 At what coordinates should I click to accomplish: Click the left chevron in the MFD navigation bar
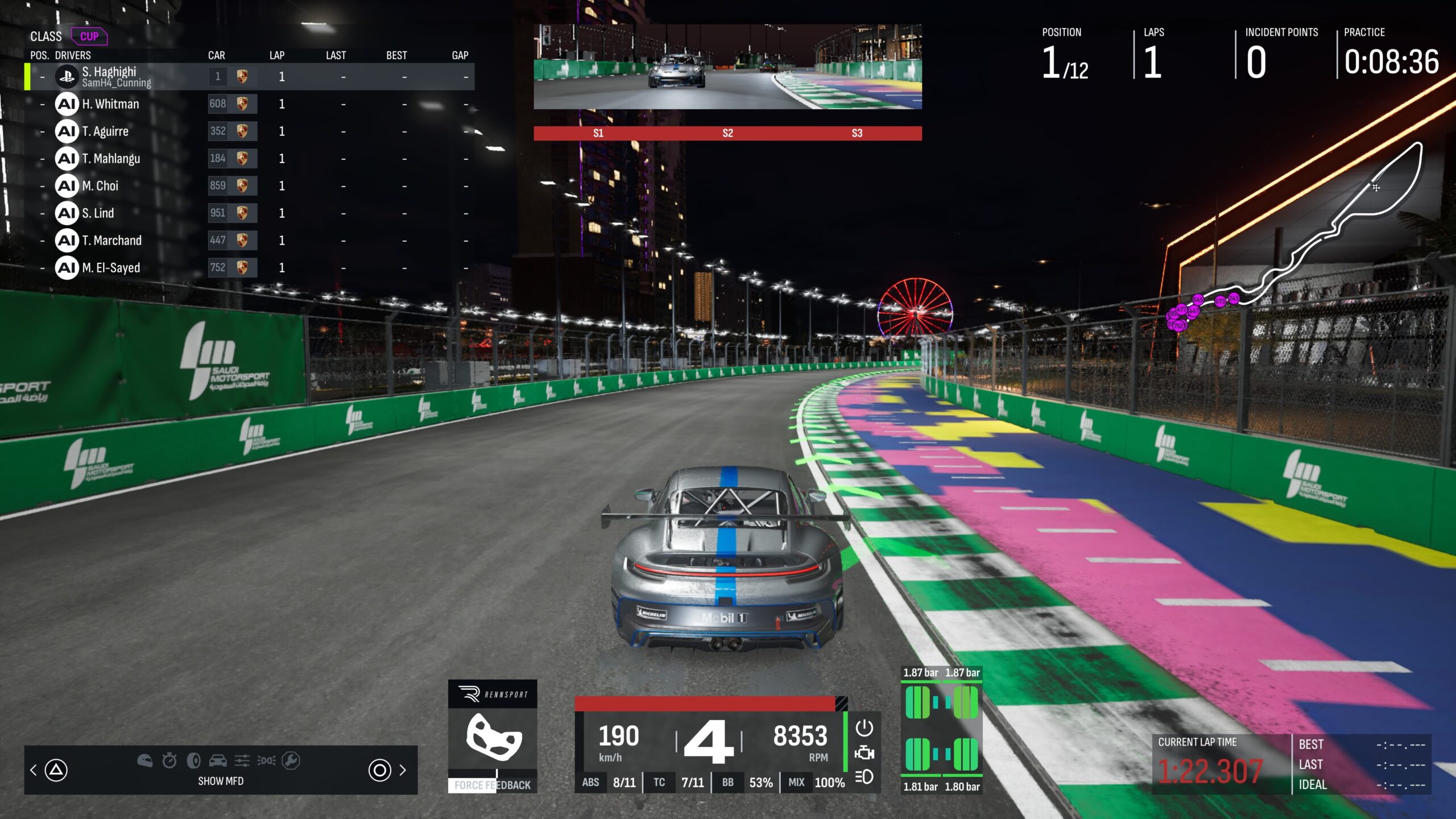pyautogui.click(x=33, y=771)
